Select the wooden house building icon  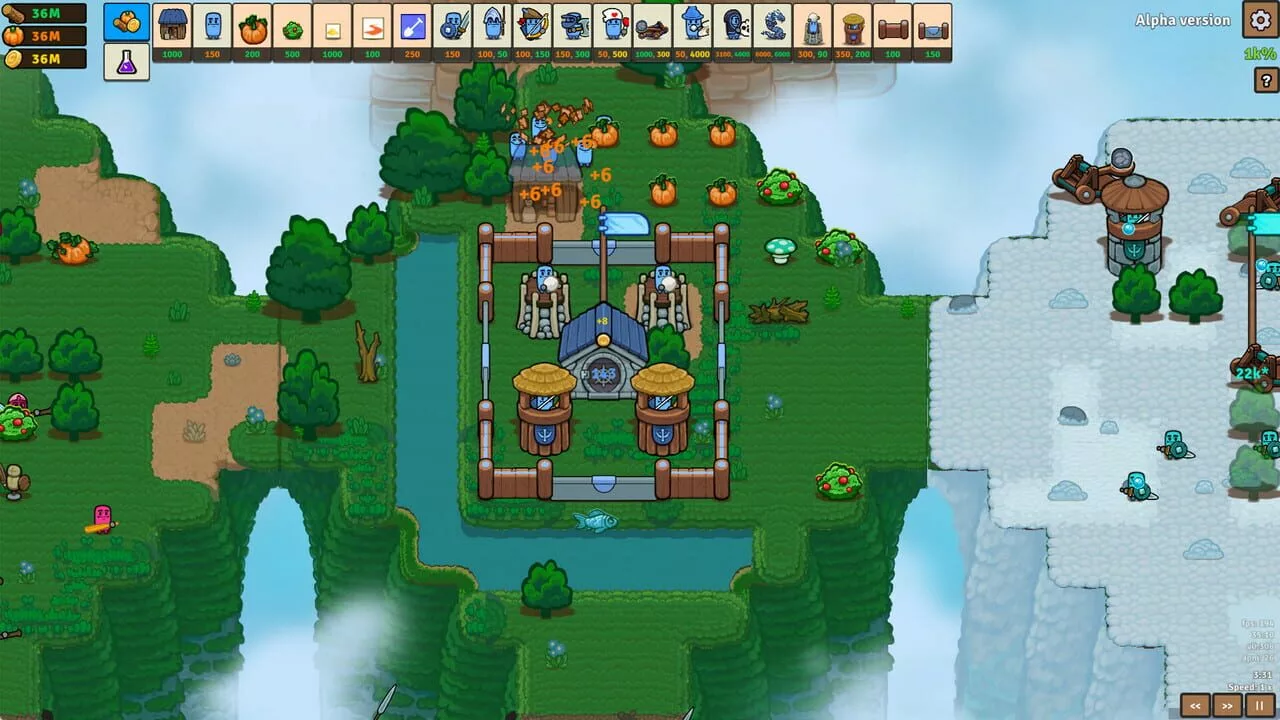coord(171,30)
